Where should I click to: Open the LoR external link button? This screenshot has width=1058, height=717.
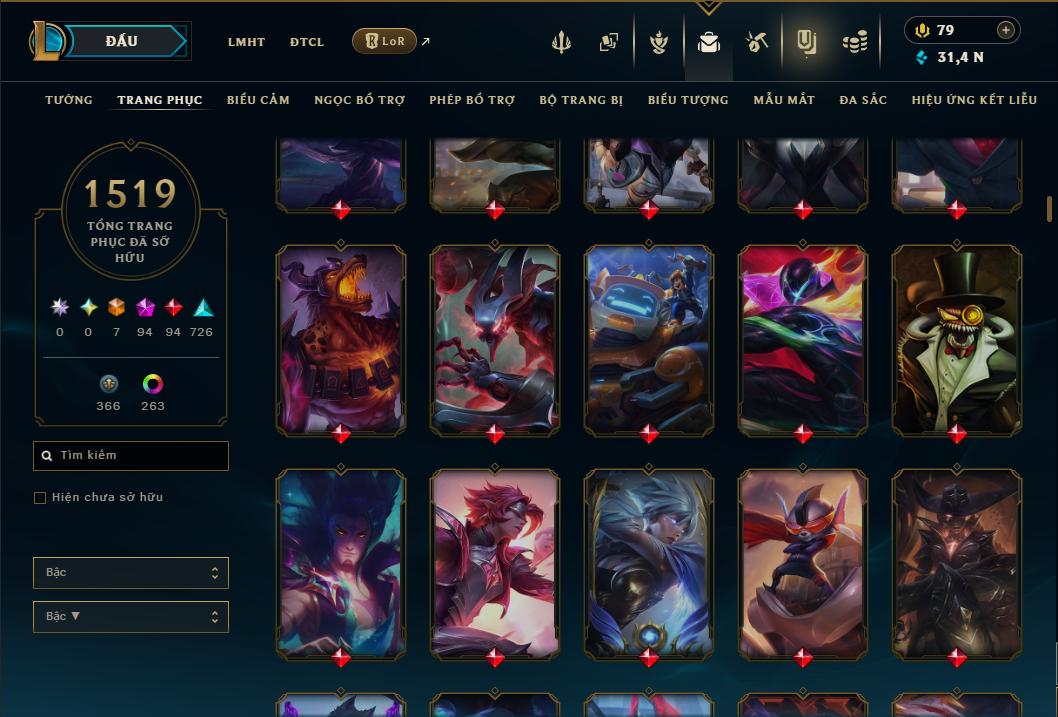(x=385, y=41)
